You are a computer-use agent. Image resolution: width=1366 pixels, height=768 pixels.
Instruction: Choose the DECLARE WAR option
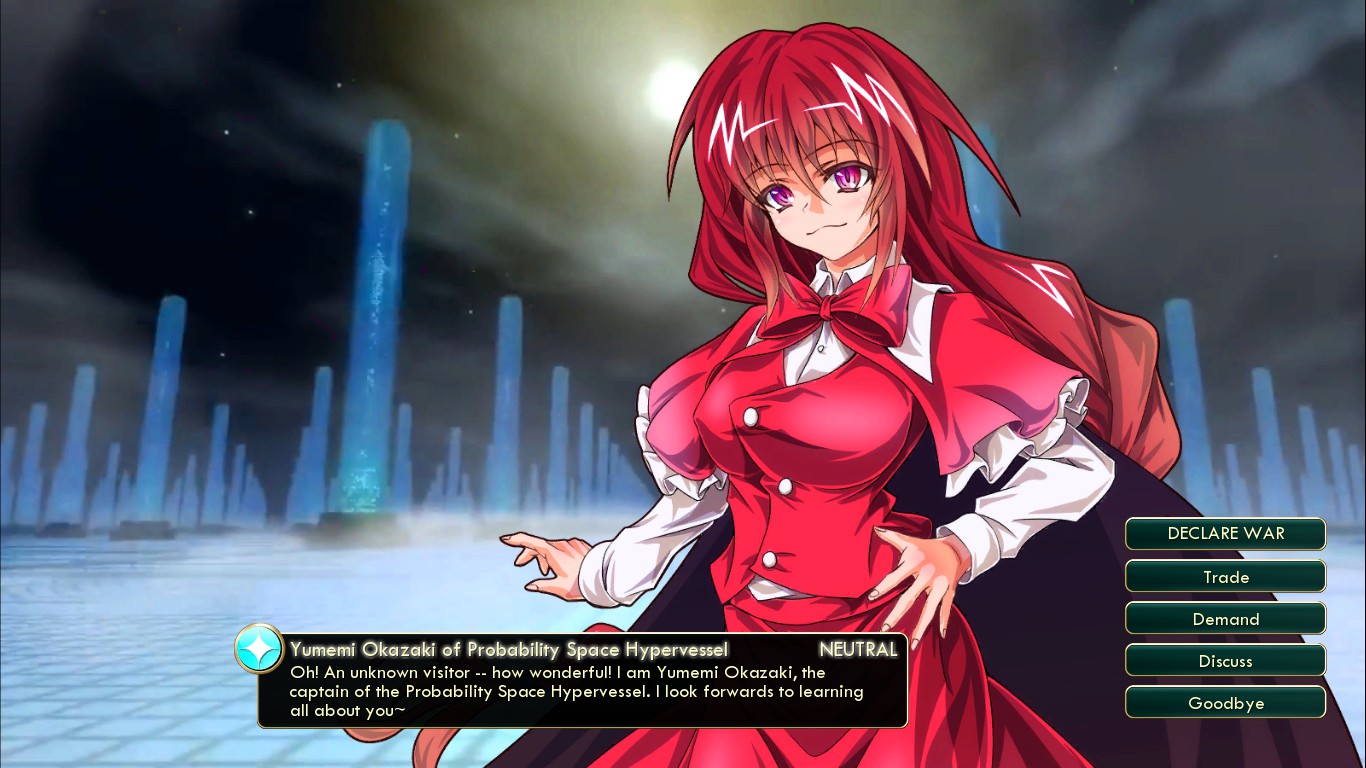[x=1225, y=534]
